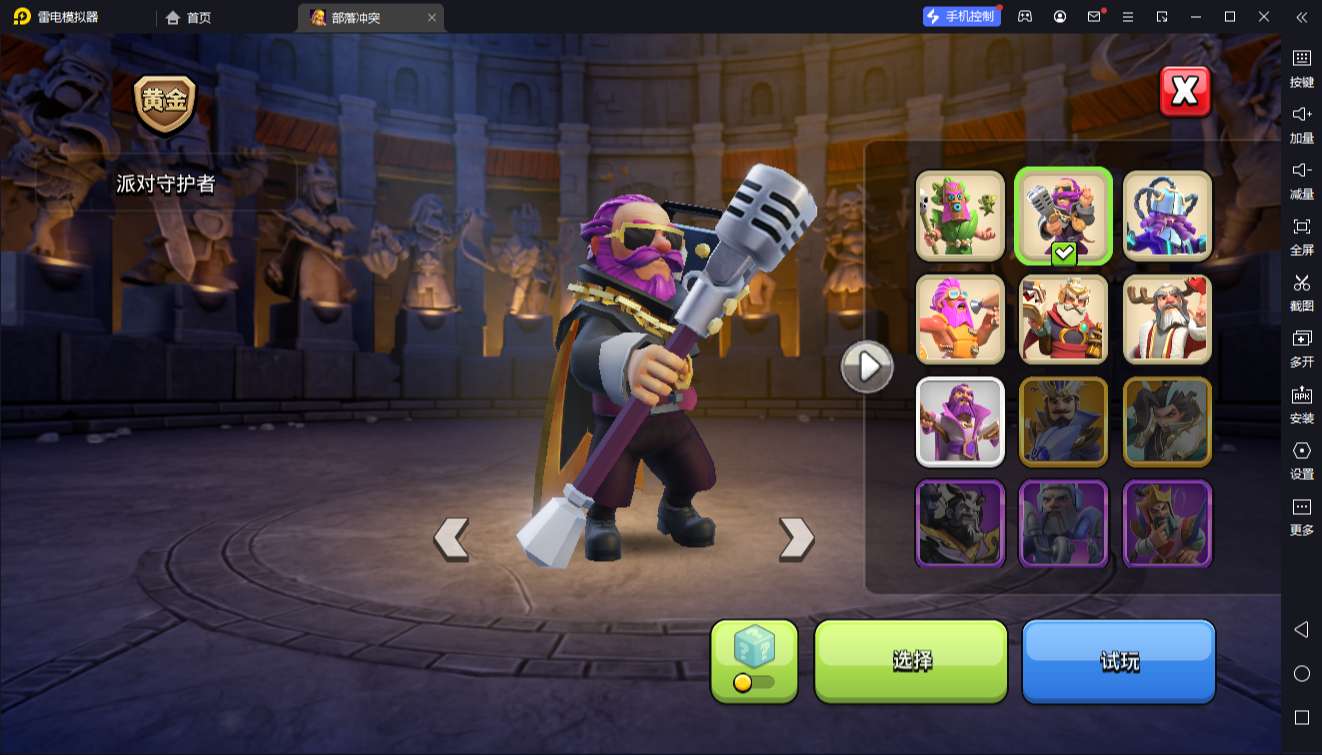Switch to the 首页 home tab
This screenshot has height=755, width=1322.
(188, 17)
